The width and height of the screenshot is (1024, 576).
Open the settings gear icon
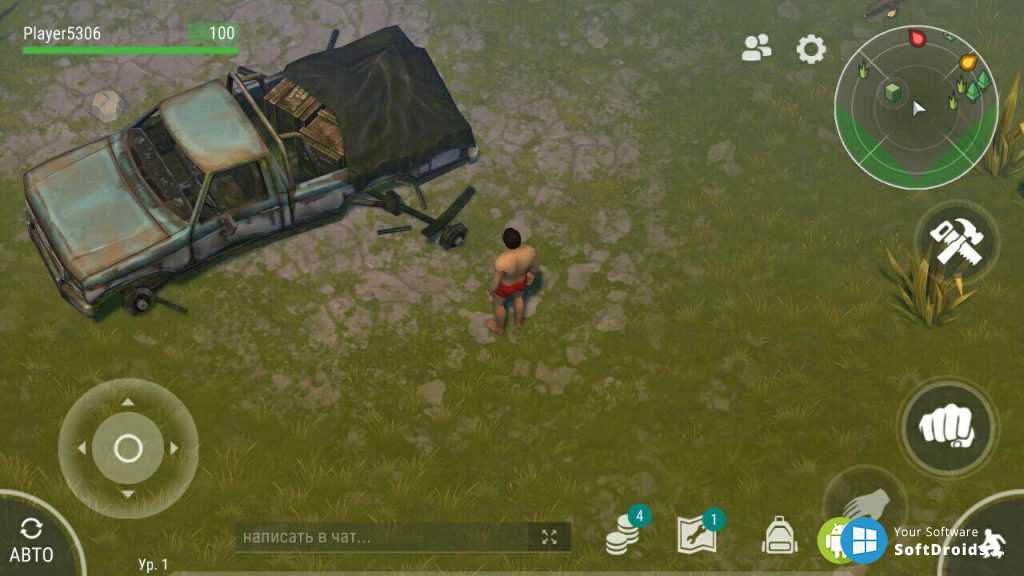point(811,49)
